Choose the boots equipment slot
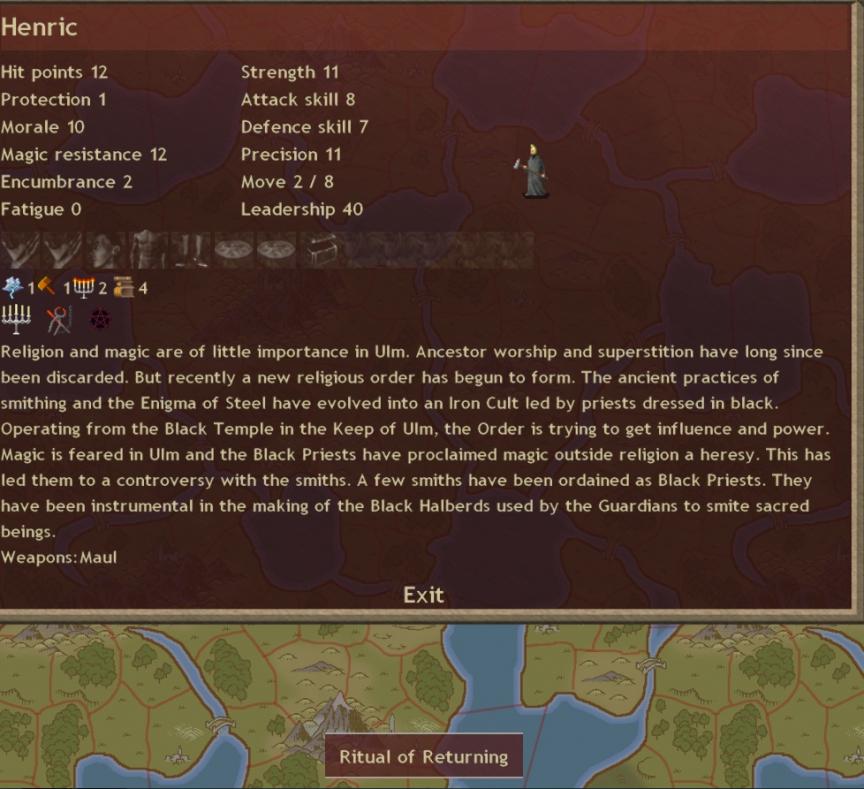 coord(191,249)
